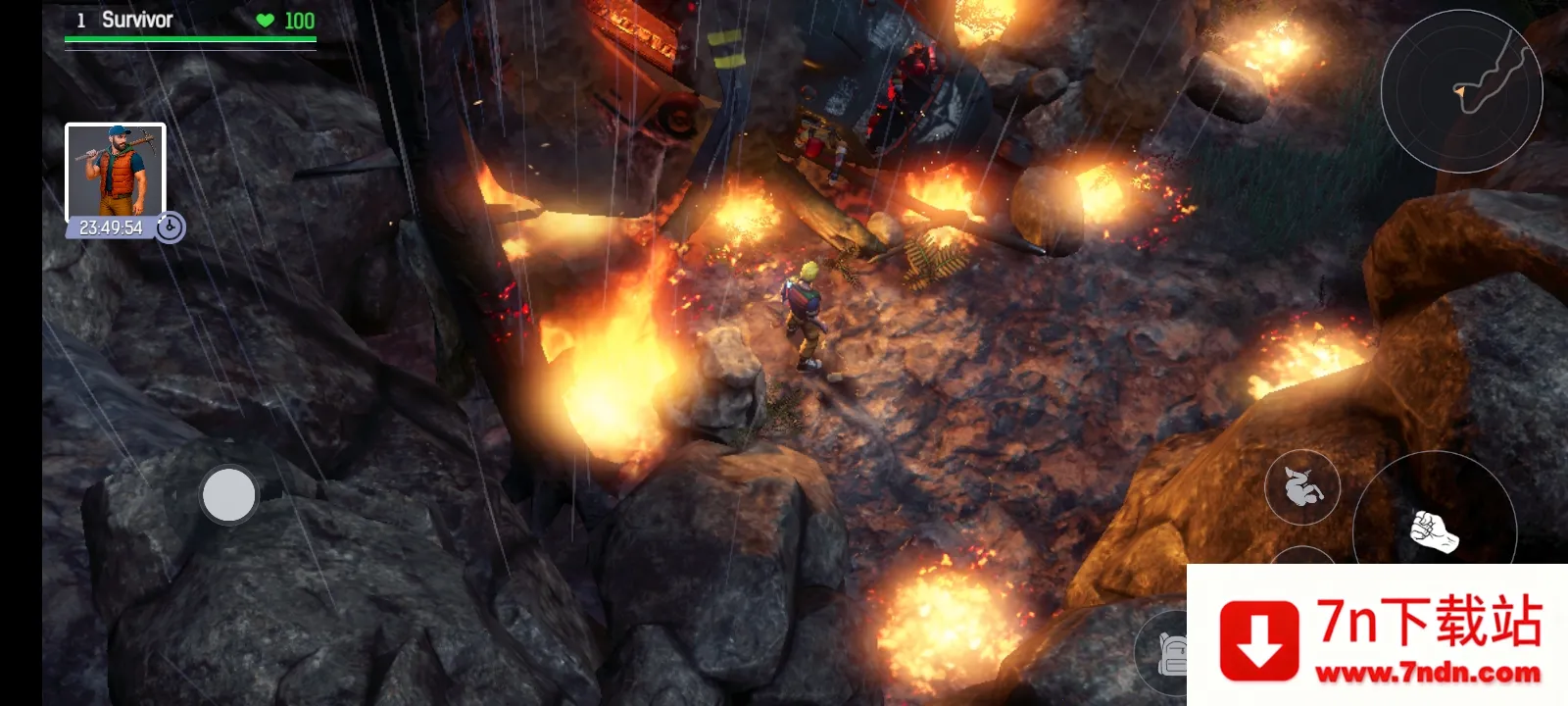Tap the fist attack button

pyautogui.click(x=1434, y=531)
